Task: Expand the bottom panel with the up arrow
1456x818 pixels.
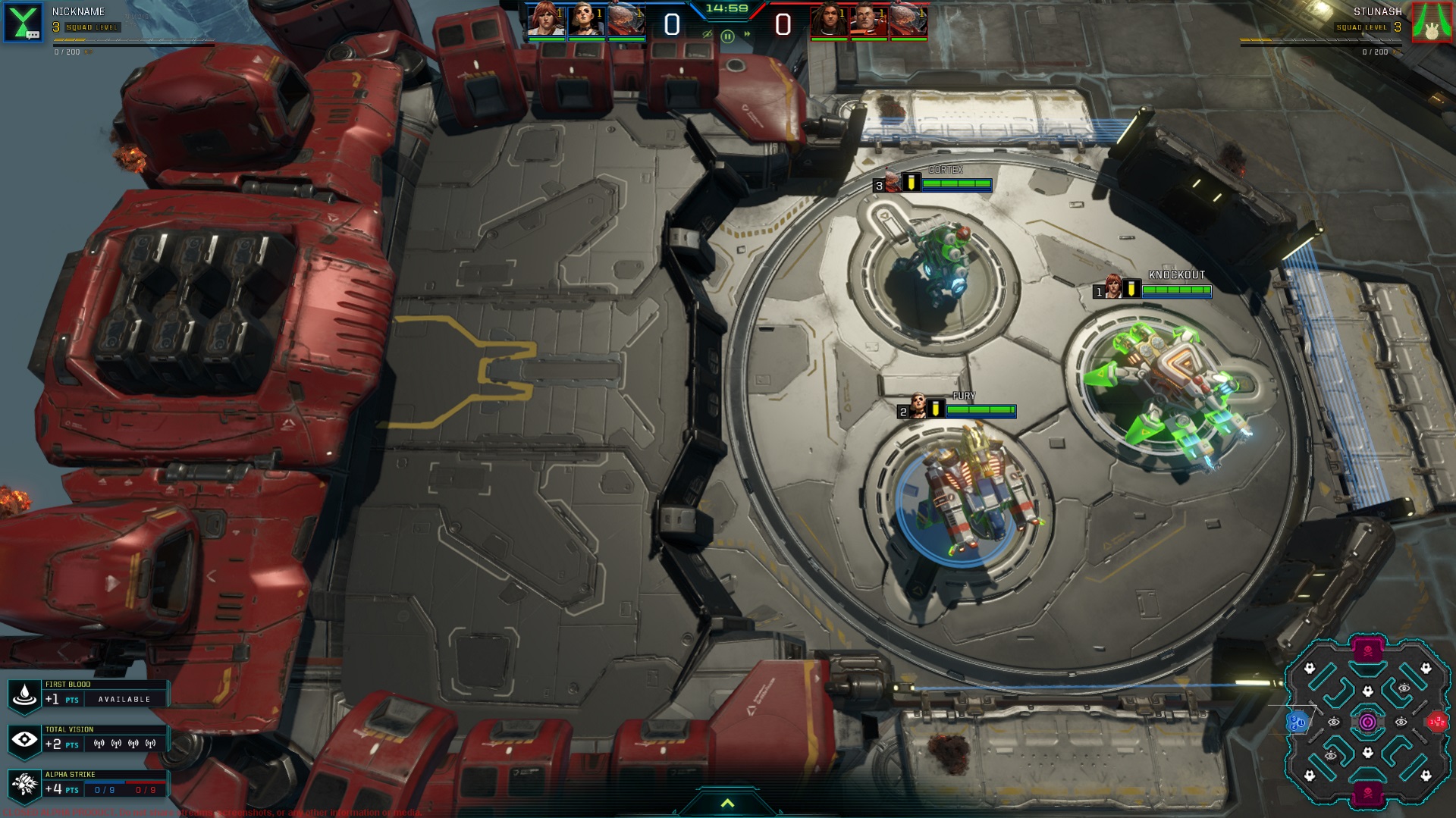Action: (x=727, y=804)
